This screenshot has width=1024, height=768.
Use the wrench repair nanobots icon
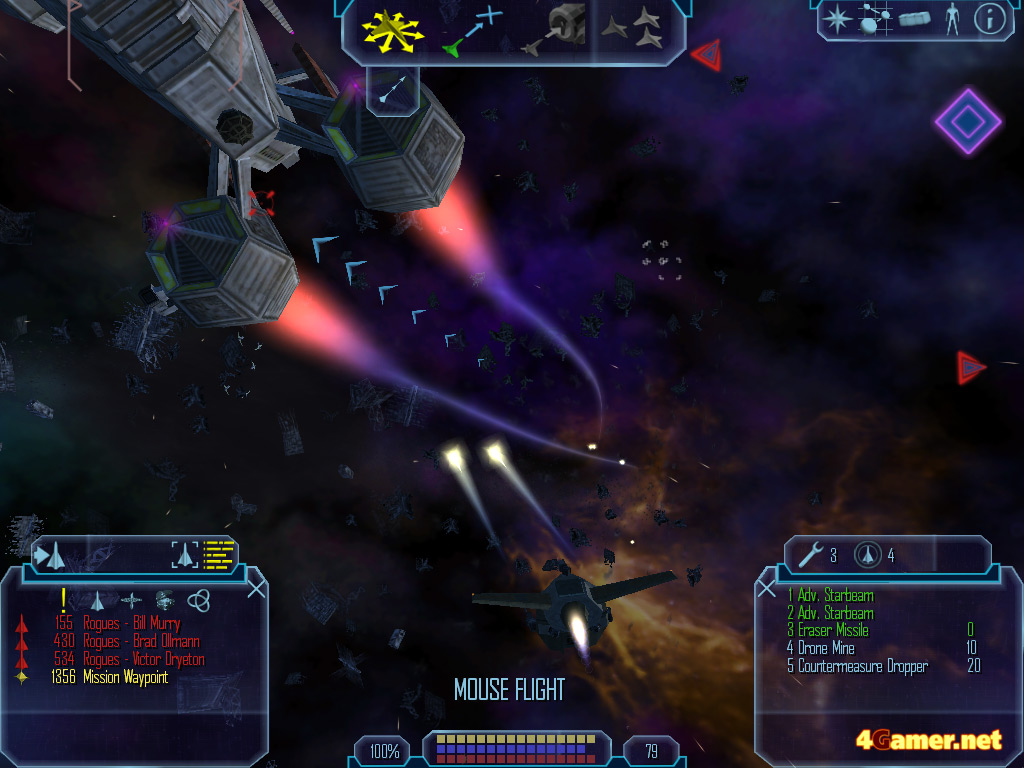(x=815, y=554)
